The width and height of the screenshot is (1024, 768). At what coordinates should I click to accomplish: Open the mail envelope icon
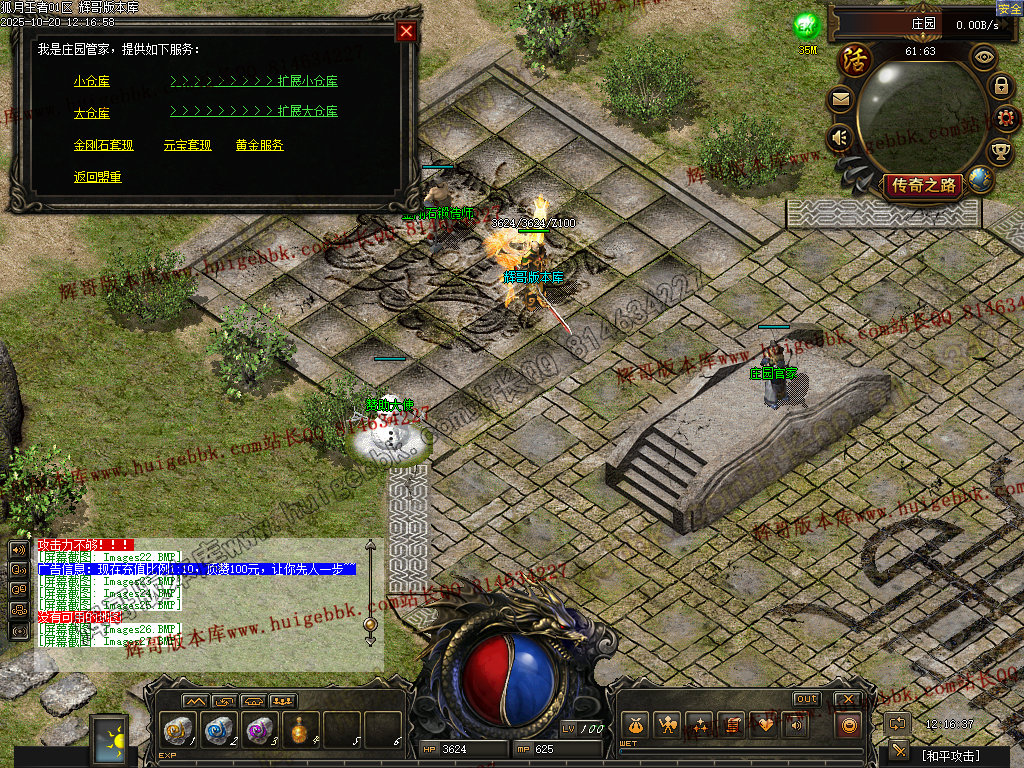839,99
